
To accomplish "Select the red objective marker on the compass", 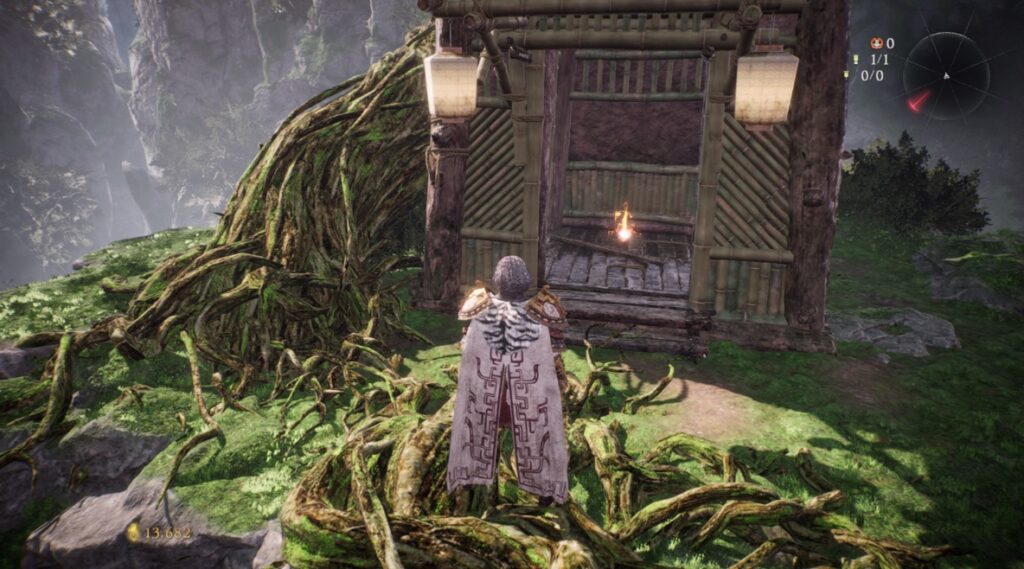I will tap(918, 101).
